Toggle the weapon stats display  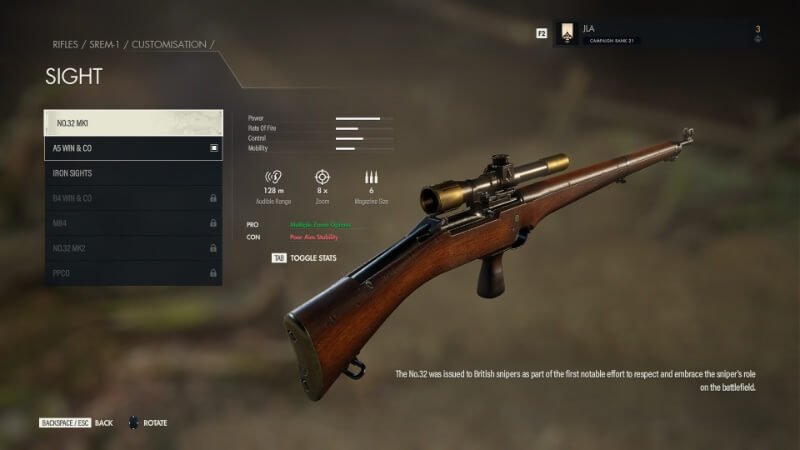pyautogui.click(x=305, y=258)
